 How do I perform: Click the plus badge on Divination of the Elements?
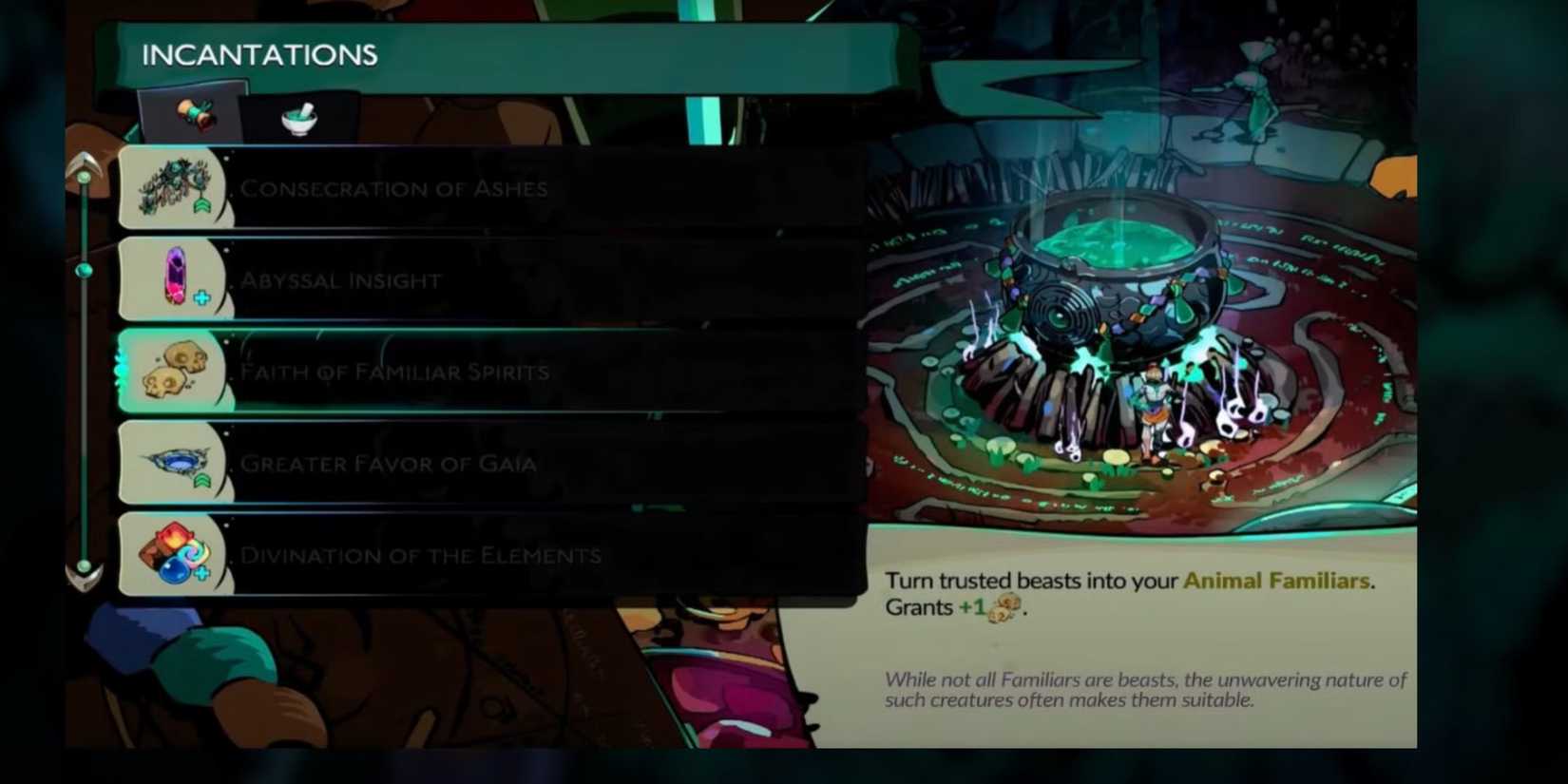[202, 575]
